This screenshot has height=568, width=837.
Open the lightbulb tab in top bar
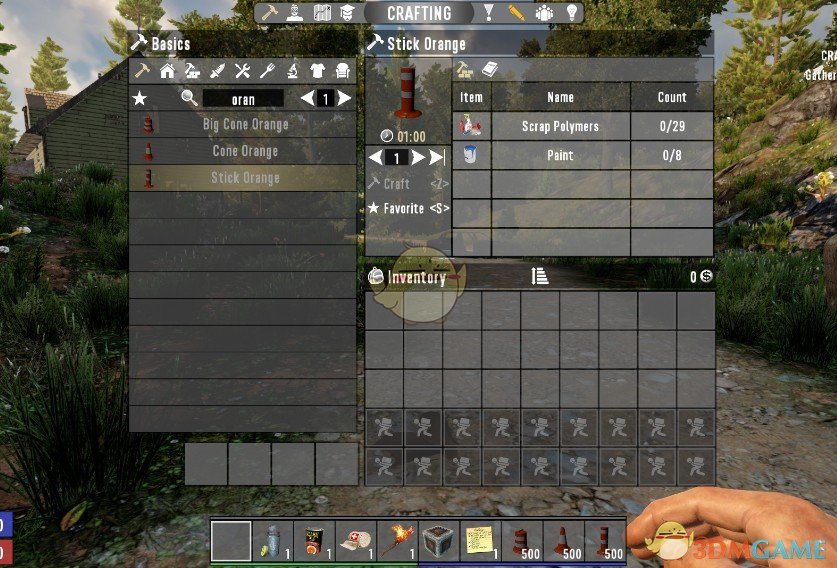coord(572,13)
